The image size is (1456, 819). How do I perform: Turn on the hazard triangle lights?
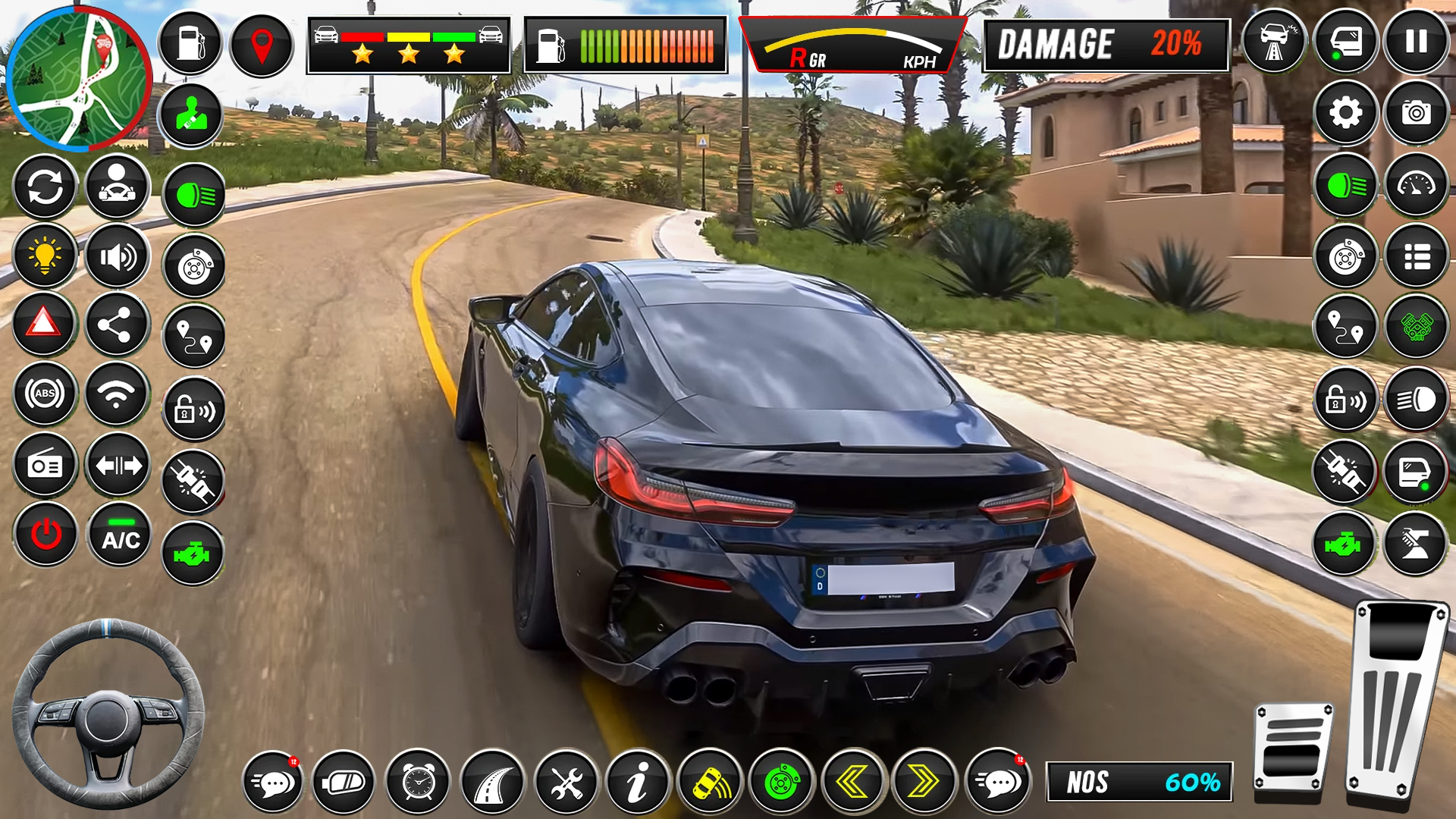[44, 324]
